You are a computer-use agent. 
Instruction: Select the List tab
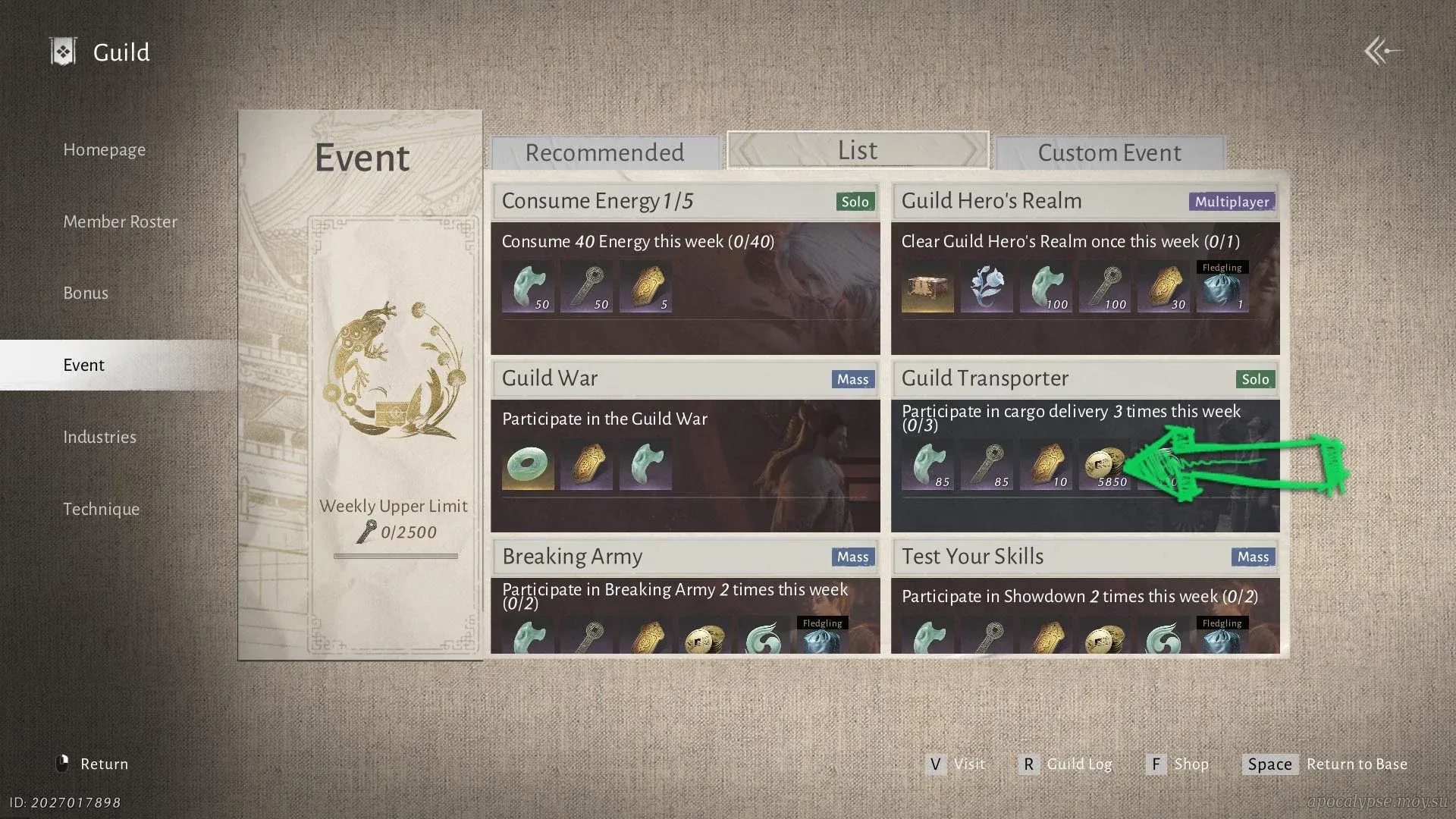(858, 151)
